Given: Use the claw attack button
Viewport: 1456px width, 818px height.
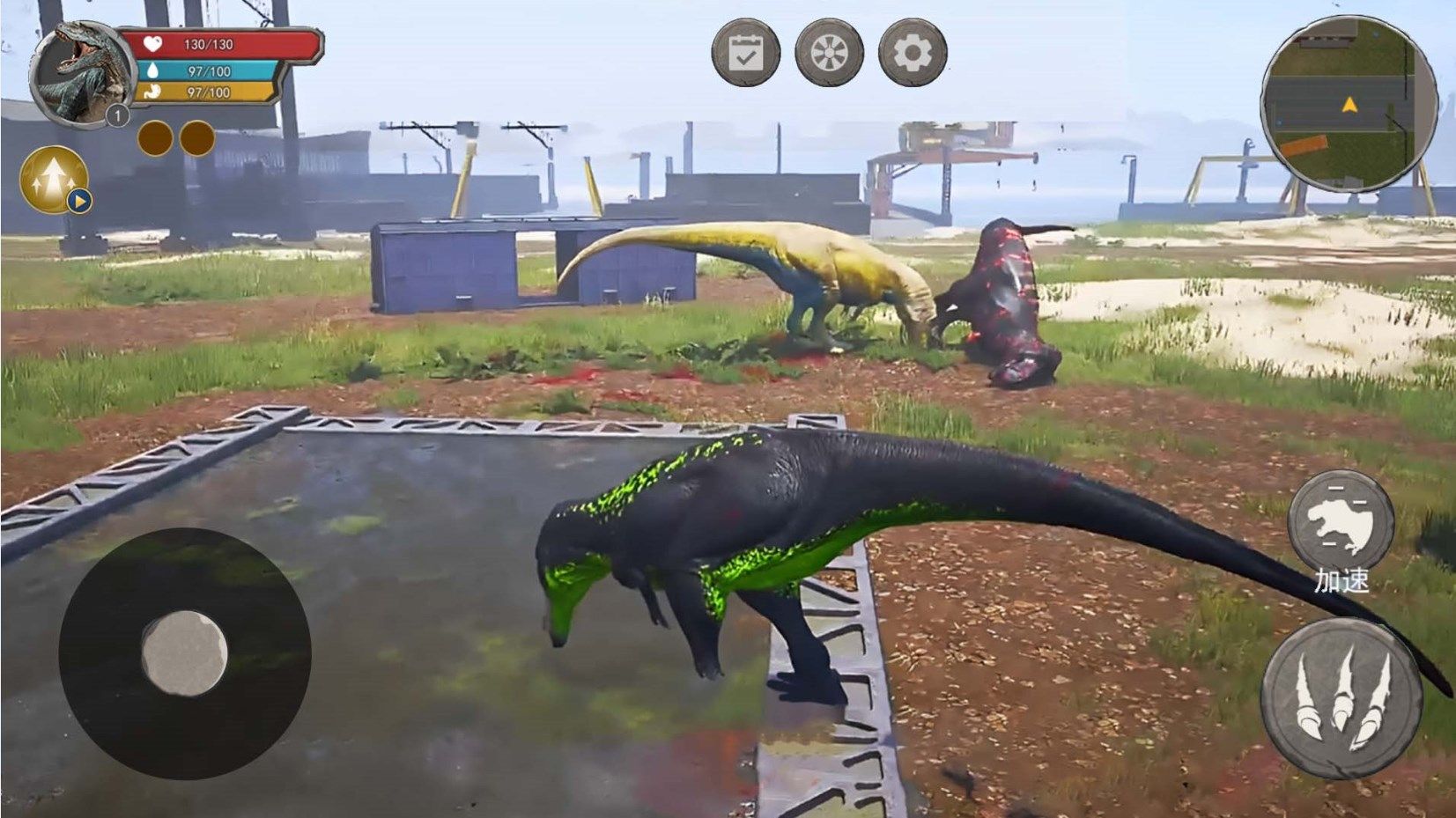Looking at the screenshot, I should tap(1341, 698).
